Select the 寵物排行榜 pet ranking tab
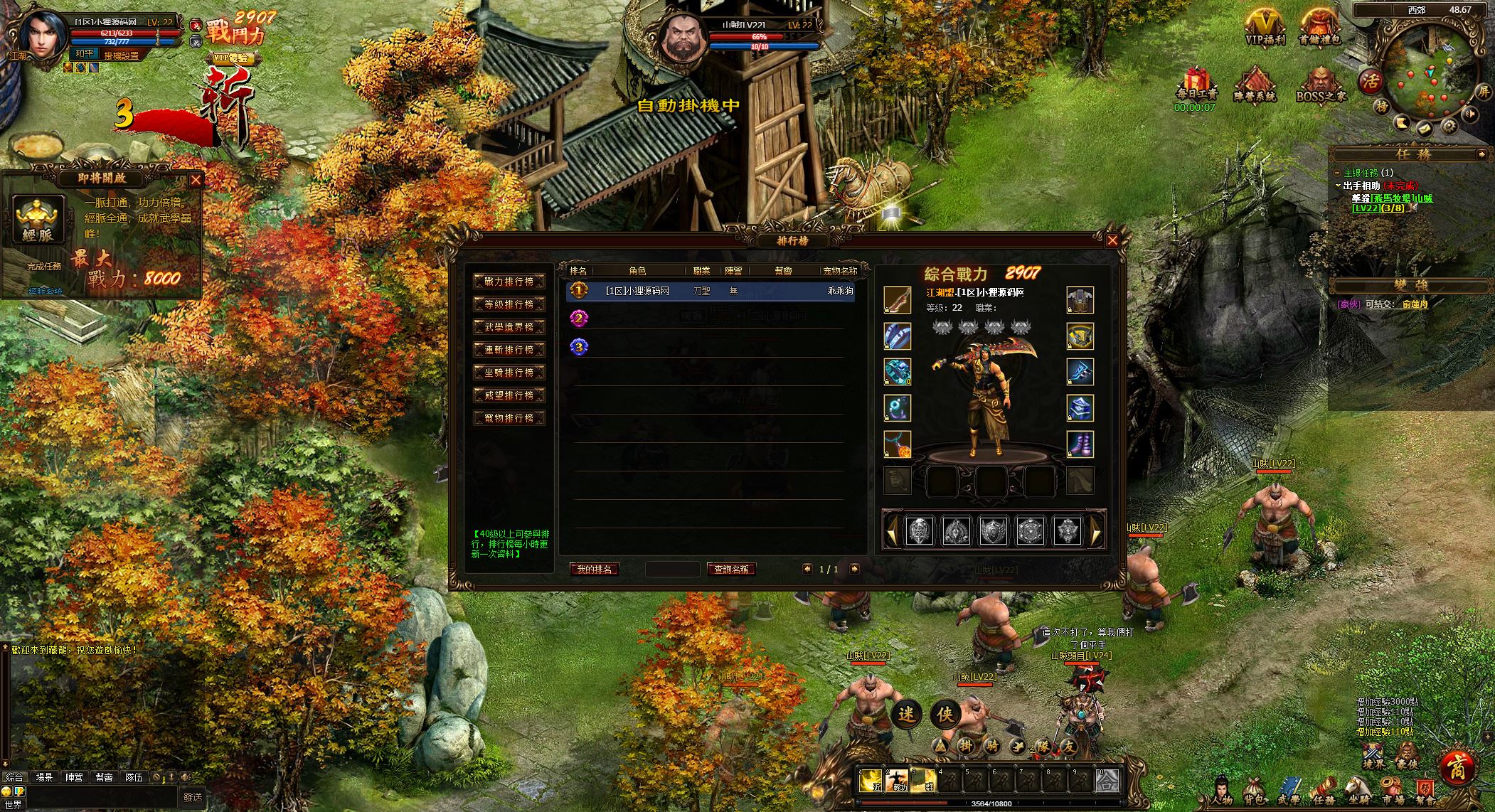 point(509,418)
